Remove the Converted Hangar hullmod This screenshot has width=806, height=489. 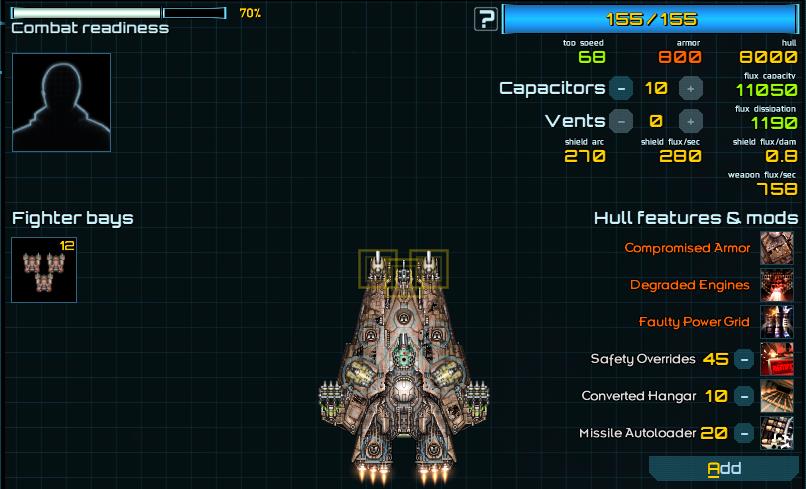(743, 396)
